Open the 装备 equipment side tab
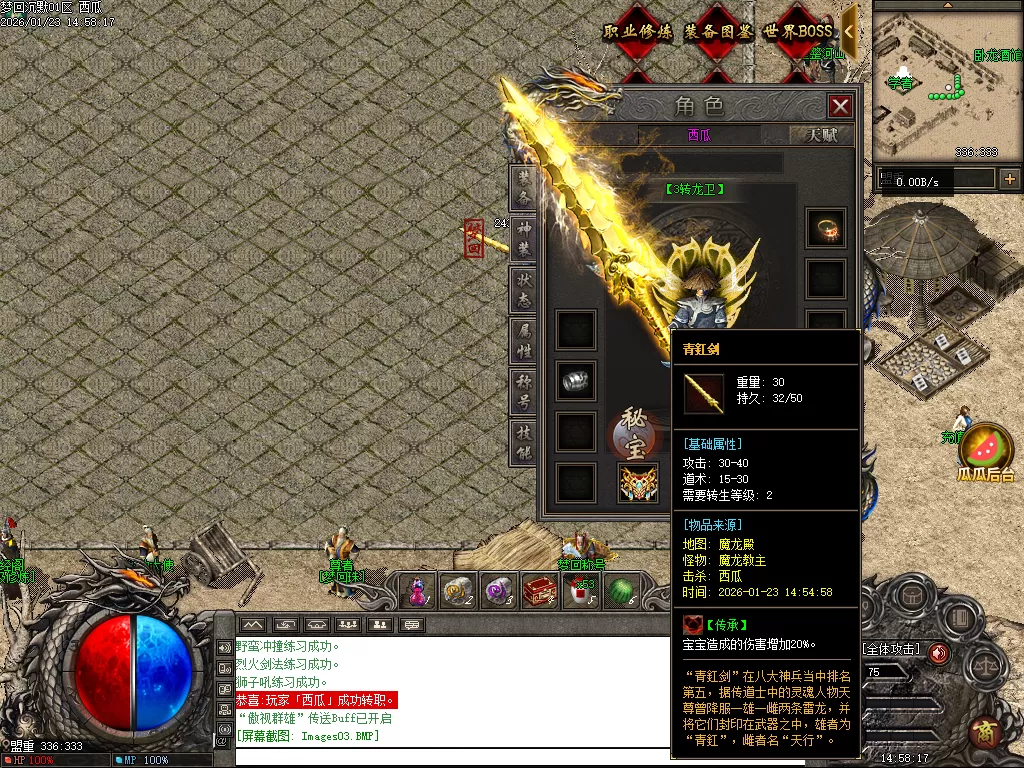Screen dimensions: 1024x768 click(524, 188)
